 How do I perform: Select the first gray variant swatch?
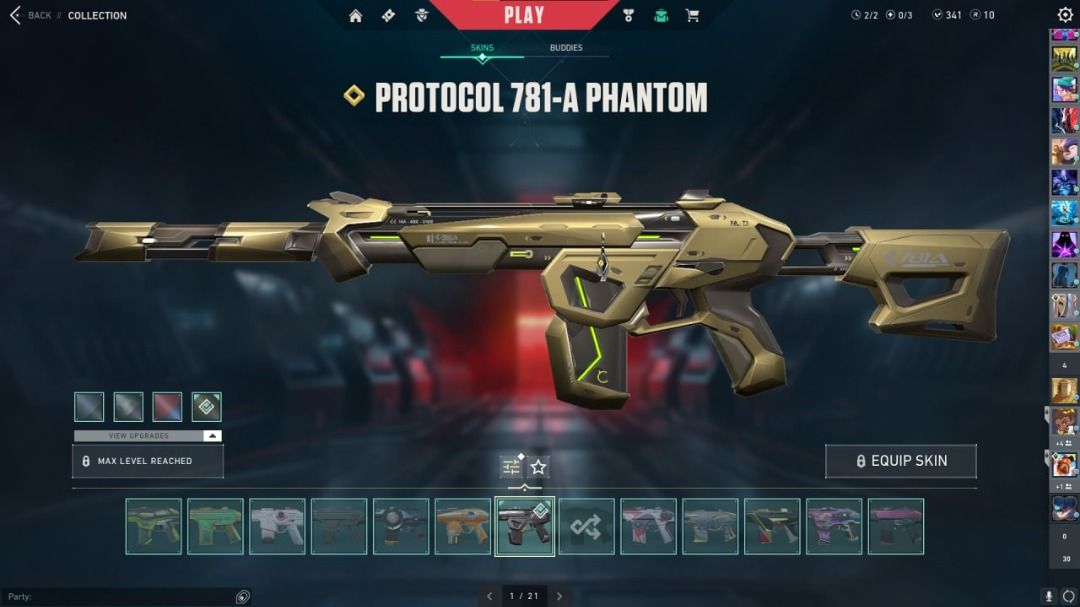pyautogui.click(x=89, y=407)
